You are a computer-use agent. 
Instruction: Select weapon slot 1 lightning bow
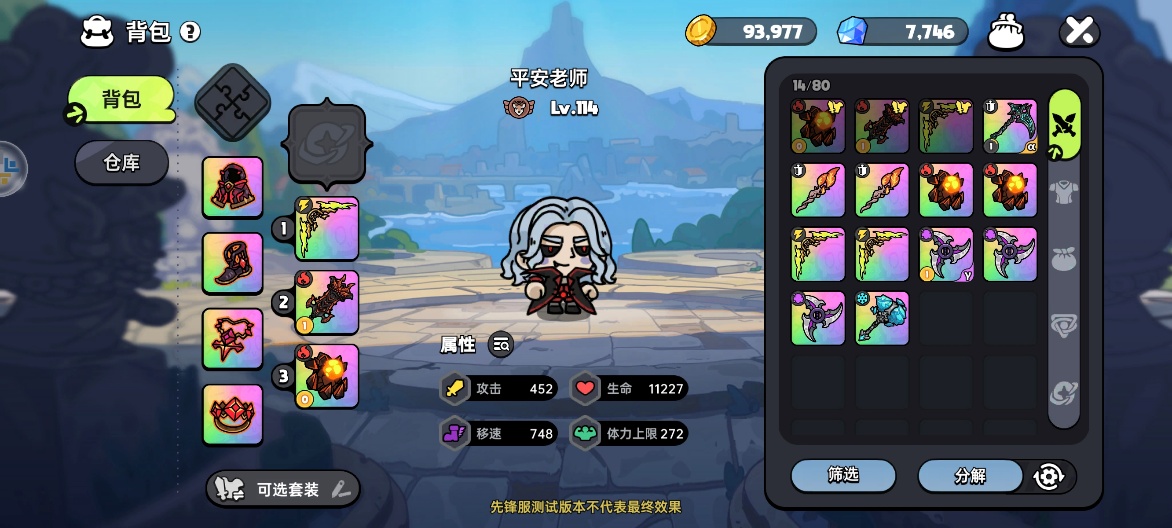pyautogui.click(x=327, y=229)
